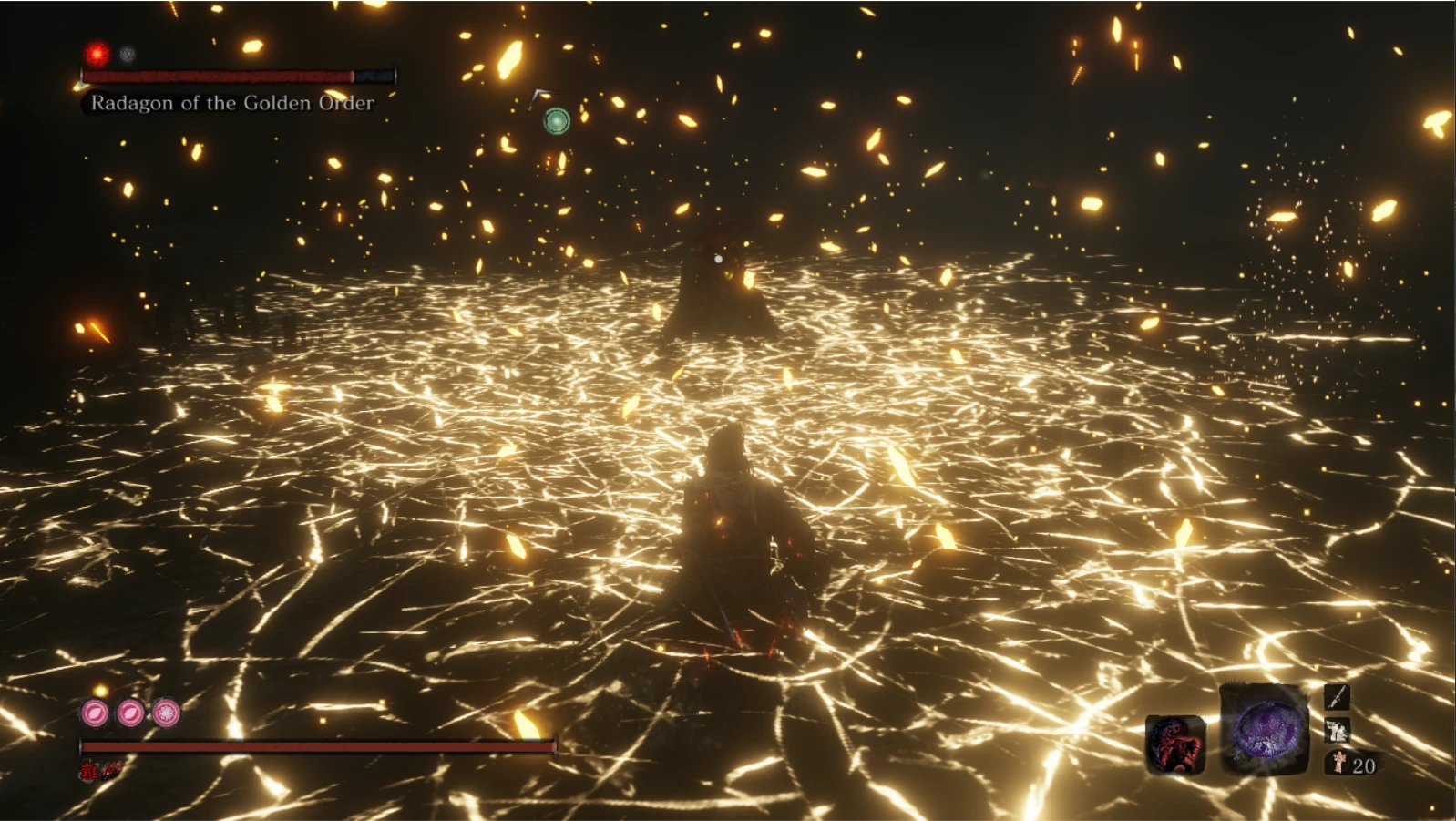Click the katana weapon slot icon
The height and width of the screenshot is (821, 1456).
[x=1337, y=698]
